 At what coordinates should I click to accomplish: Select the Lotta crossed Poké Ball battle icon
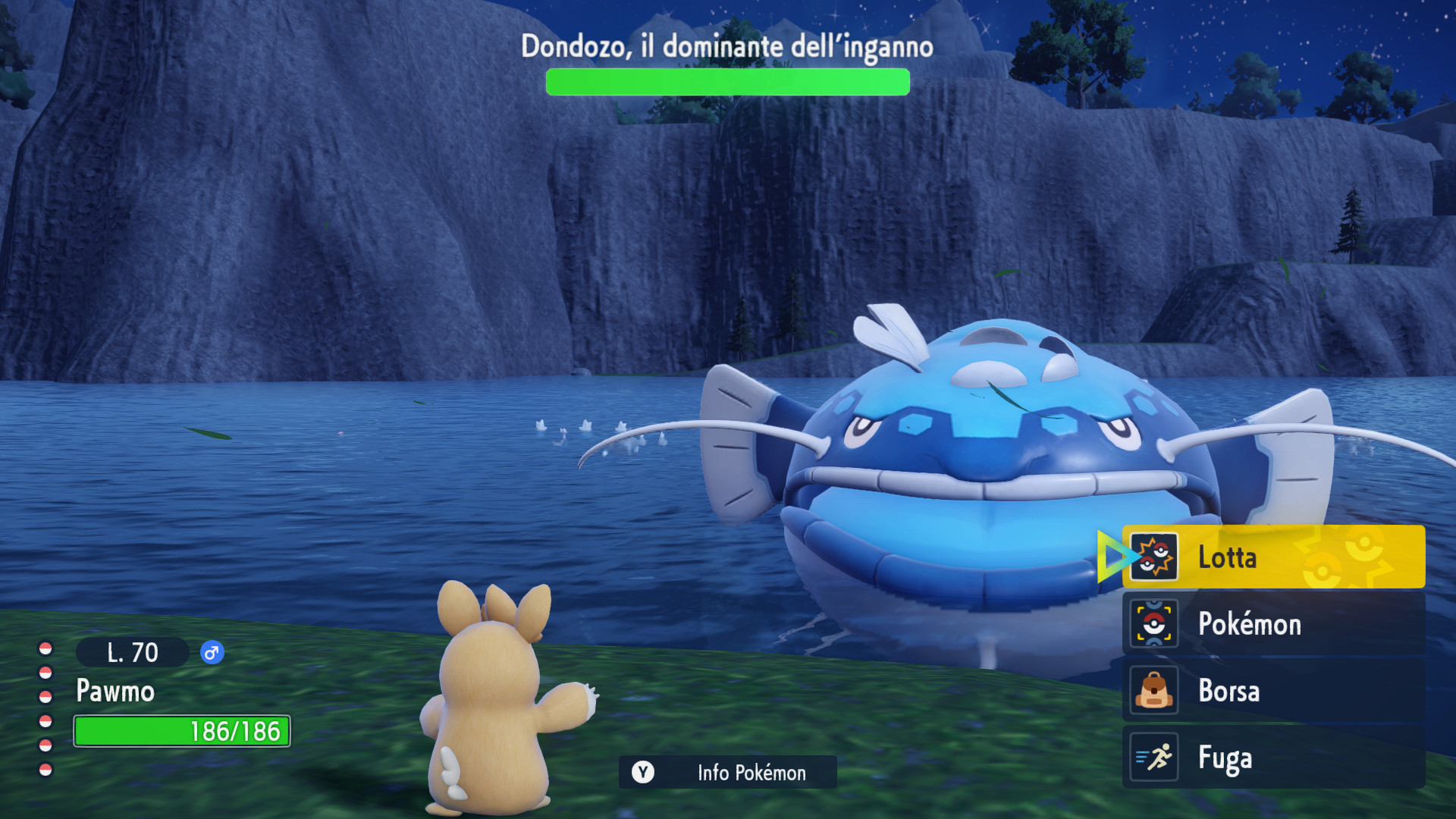pos(1156,557)
